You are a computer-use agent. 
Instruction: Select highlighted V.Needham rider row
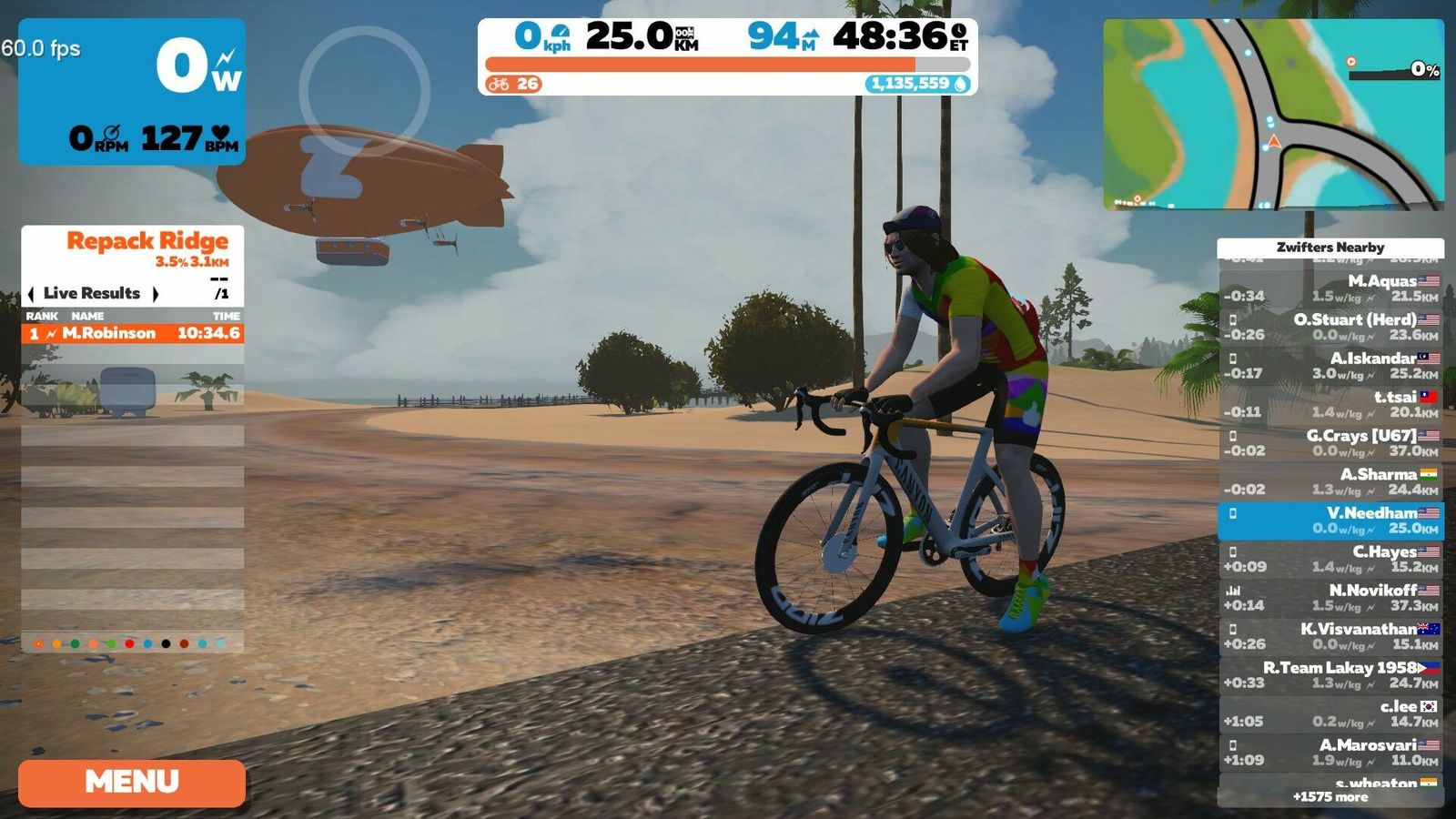point(1330,521)
